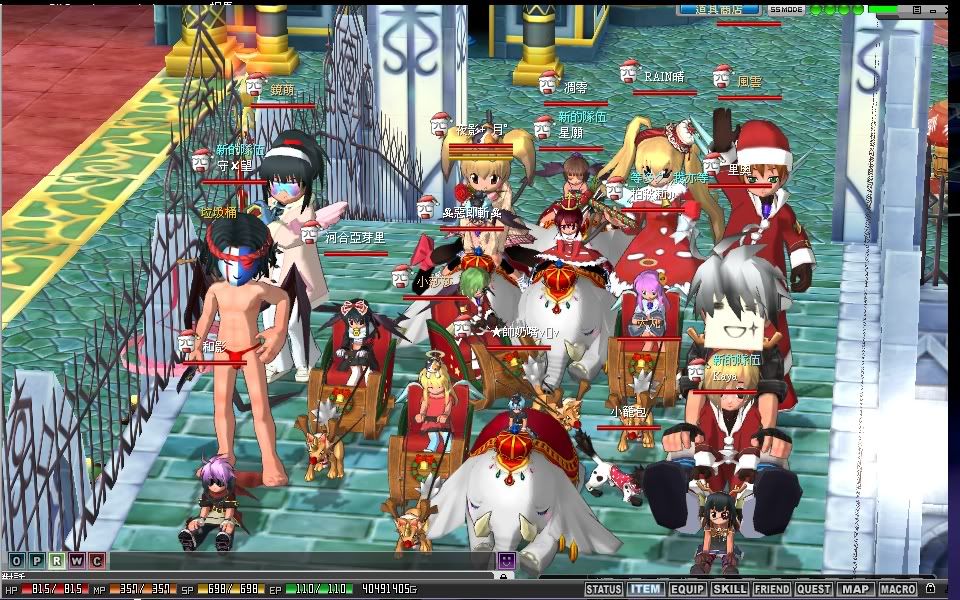
Task: Select the P chat channel button
Action: [x=36, y=561]
